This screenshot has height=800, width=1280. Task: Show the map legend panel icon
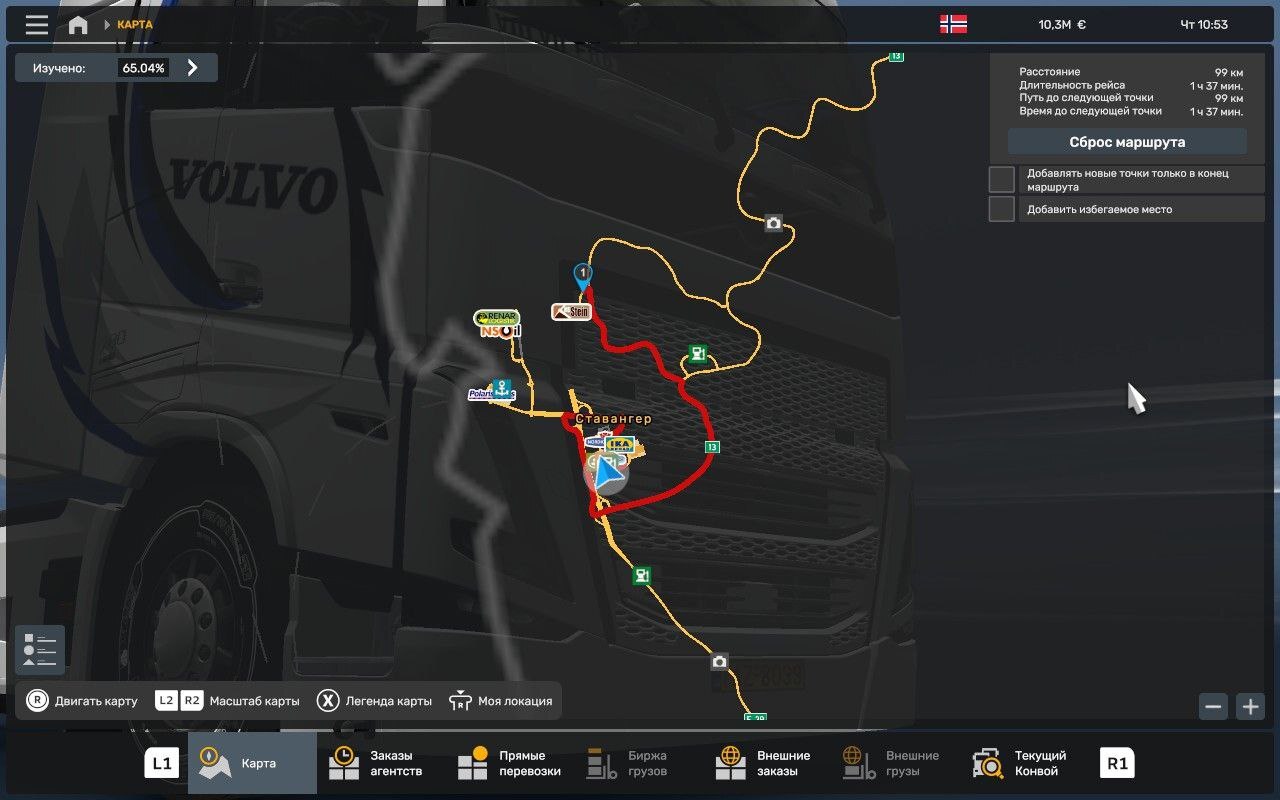coord(40,650)
